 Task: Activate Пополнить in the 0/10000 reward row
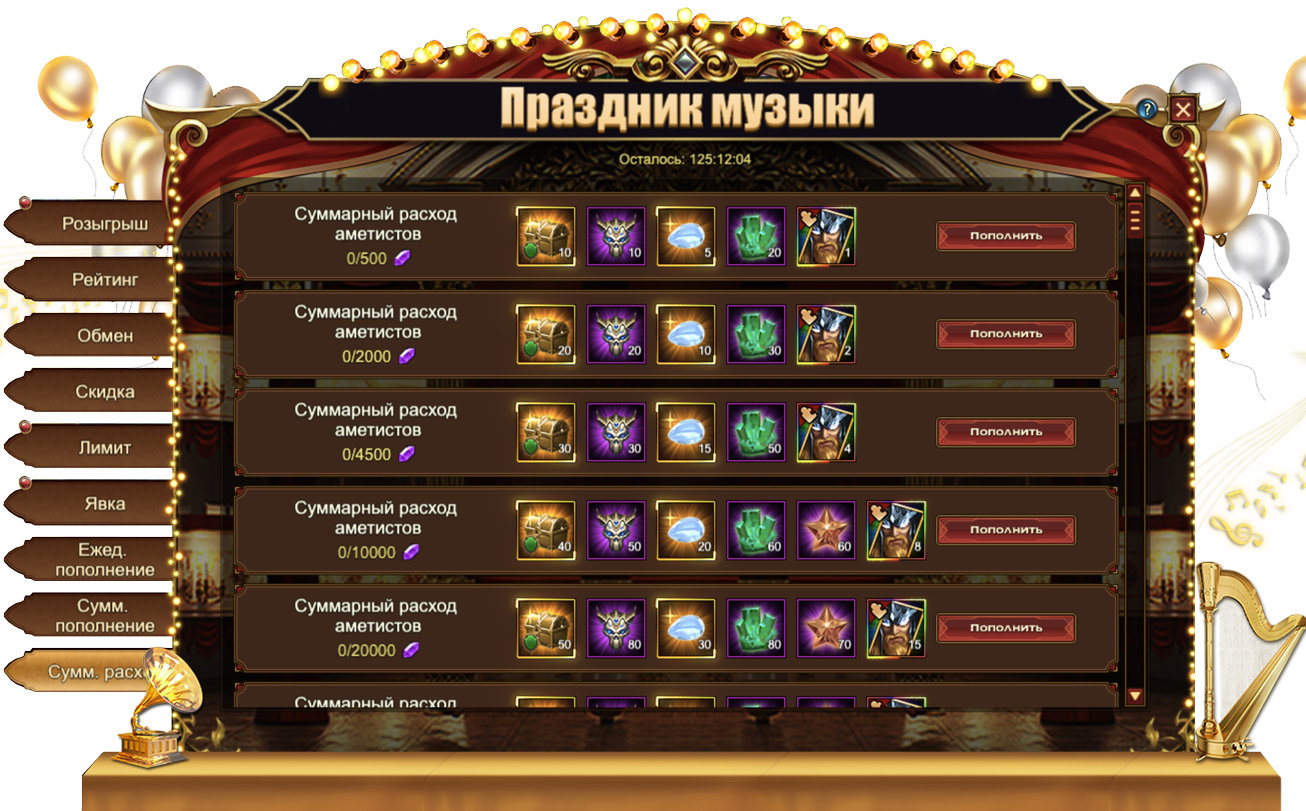[x=1006, y=530]
